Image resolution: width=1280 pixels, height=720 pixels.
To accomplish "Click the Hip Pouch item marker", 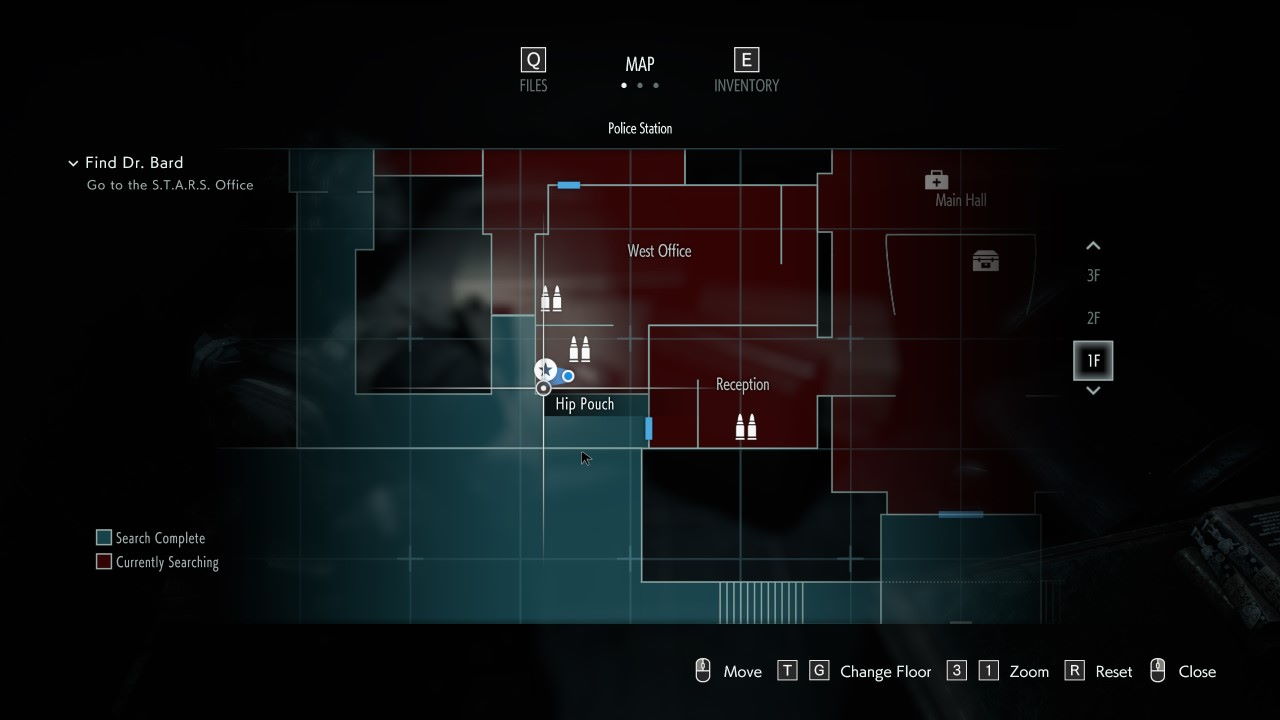I will [x=544, y=387].
